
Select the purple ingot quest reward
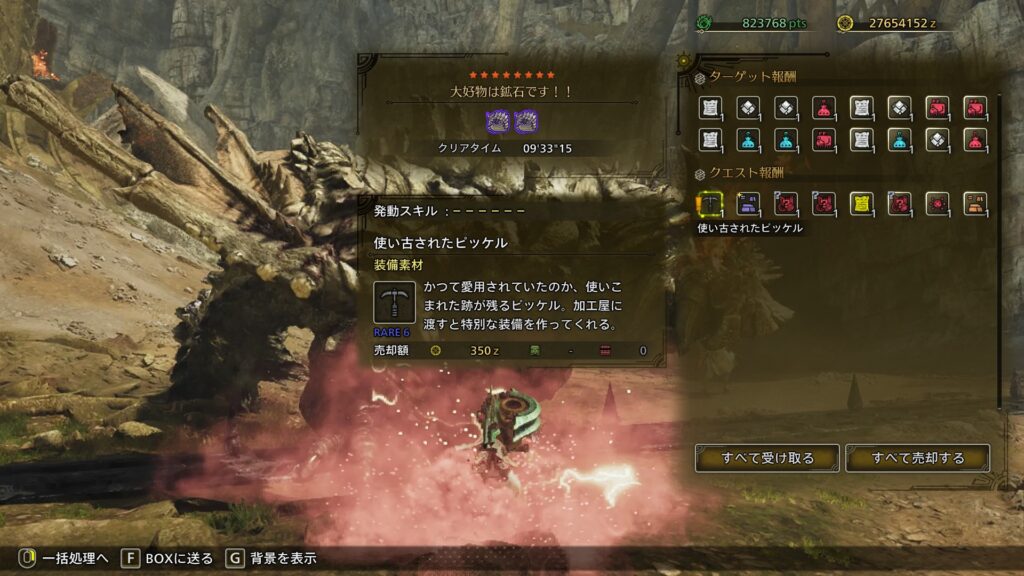coord(748,204)
